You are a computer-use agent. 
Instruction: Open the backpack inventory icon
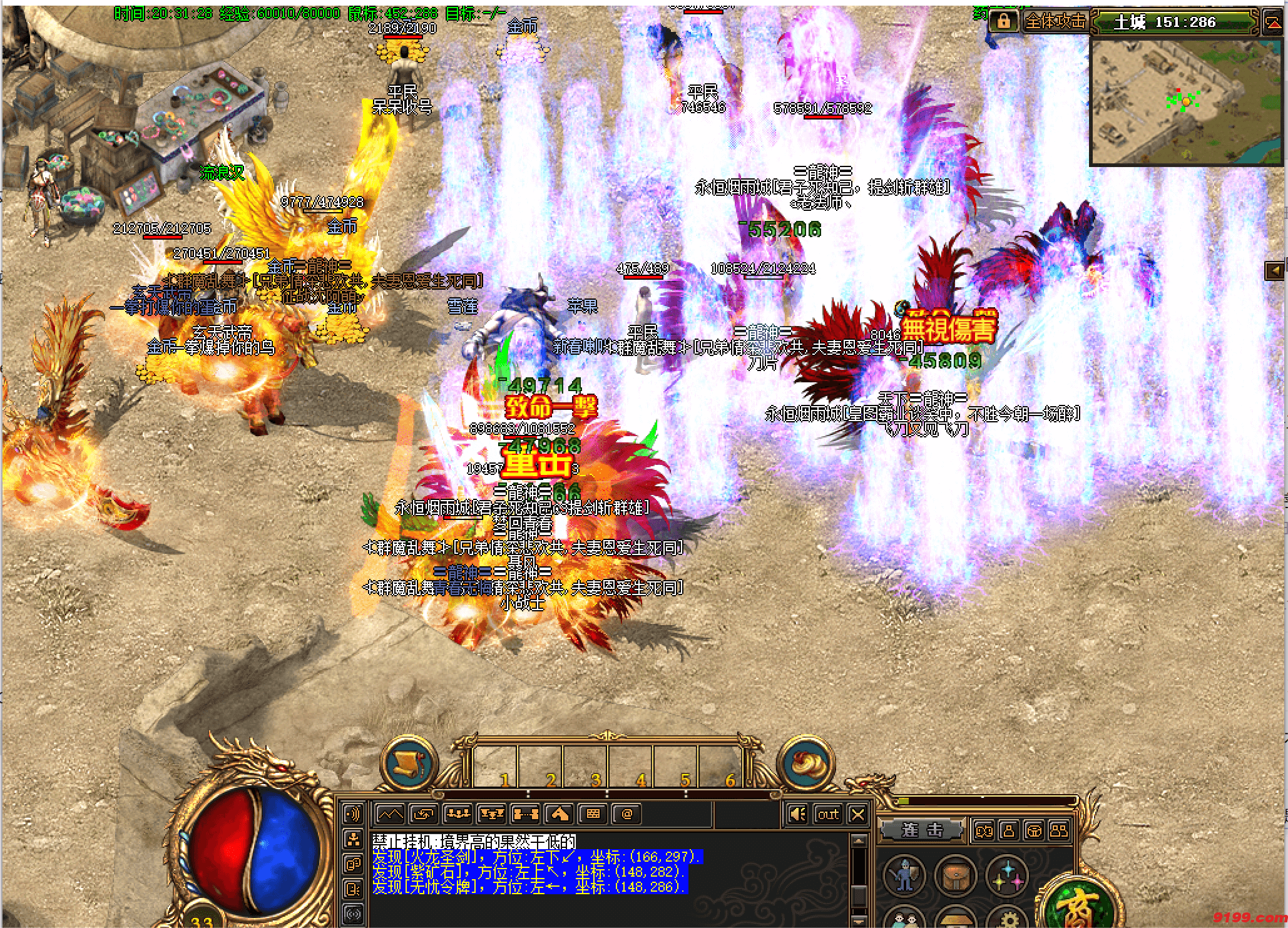pos(955,875)
